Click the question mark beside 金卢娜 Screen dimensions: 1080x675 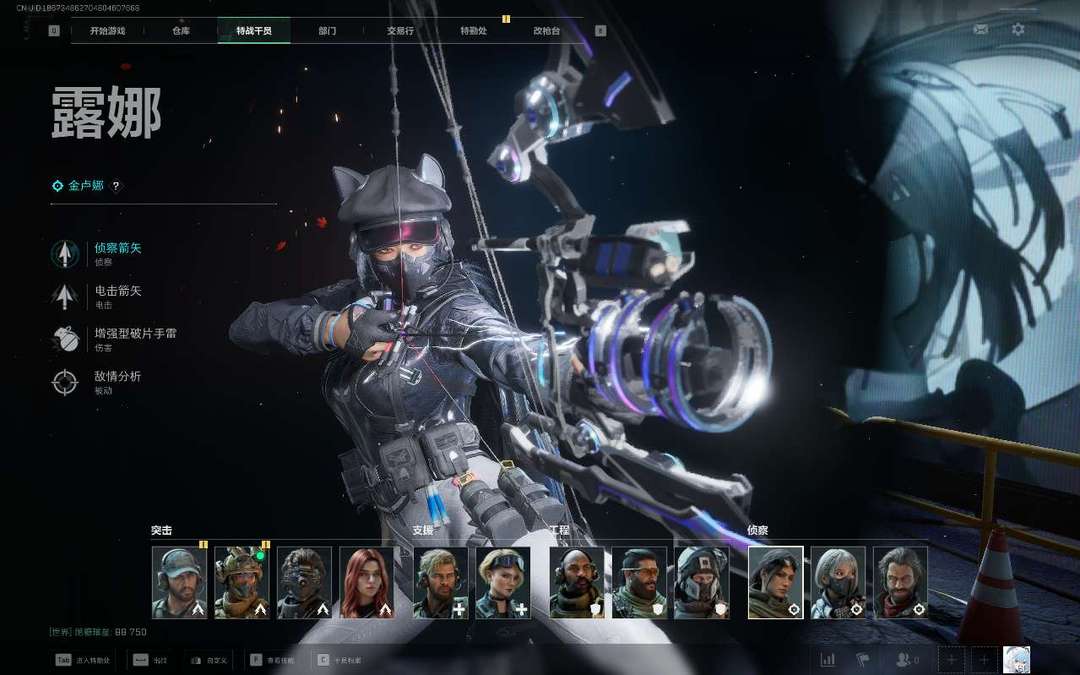116,186
